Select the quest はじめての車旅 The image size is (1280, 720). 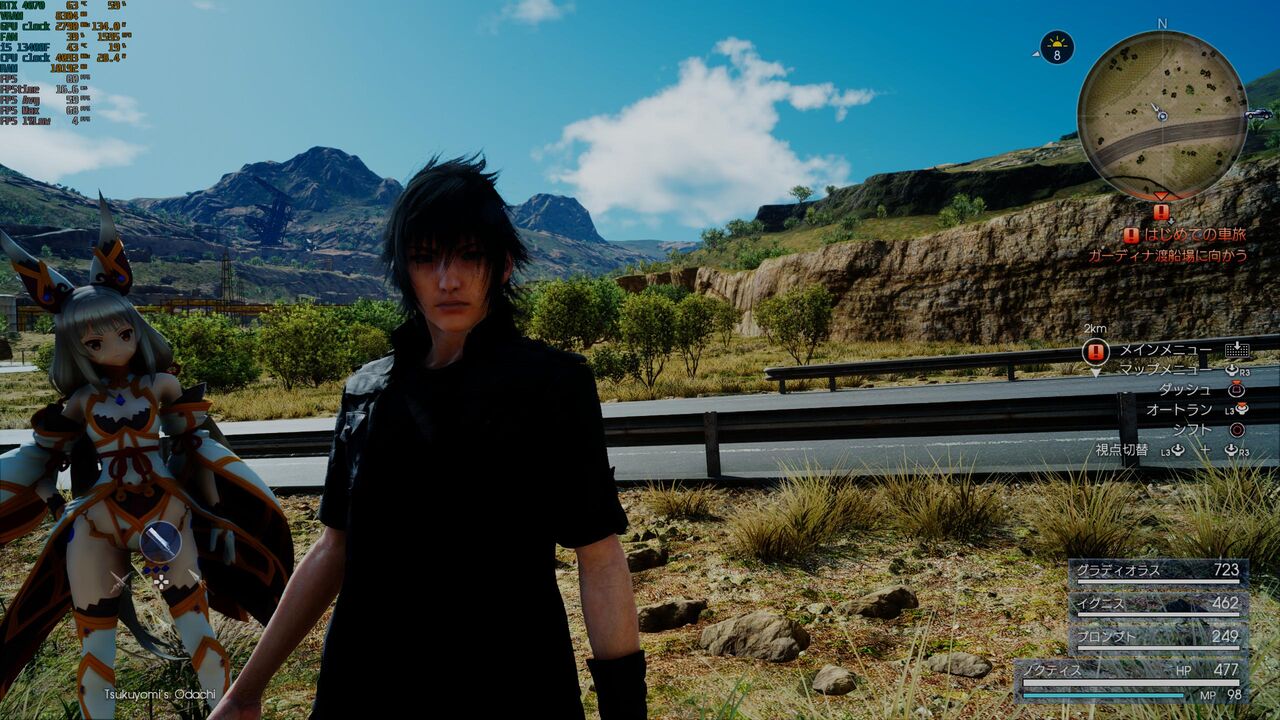tap(1195, 235)
